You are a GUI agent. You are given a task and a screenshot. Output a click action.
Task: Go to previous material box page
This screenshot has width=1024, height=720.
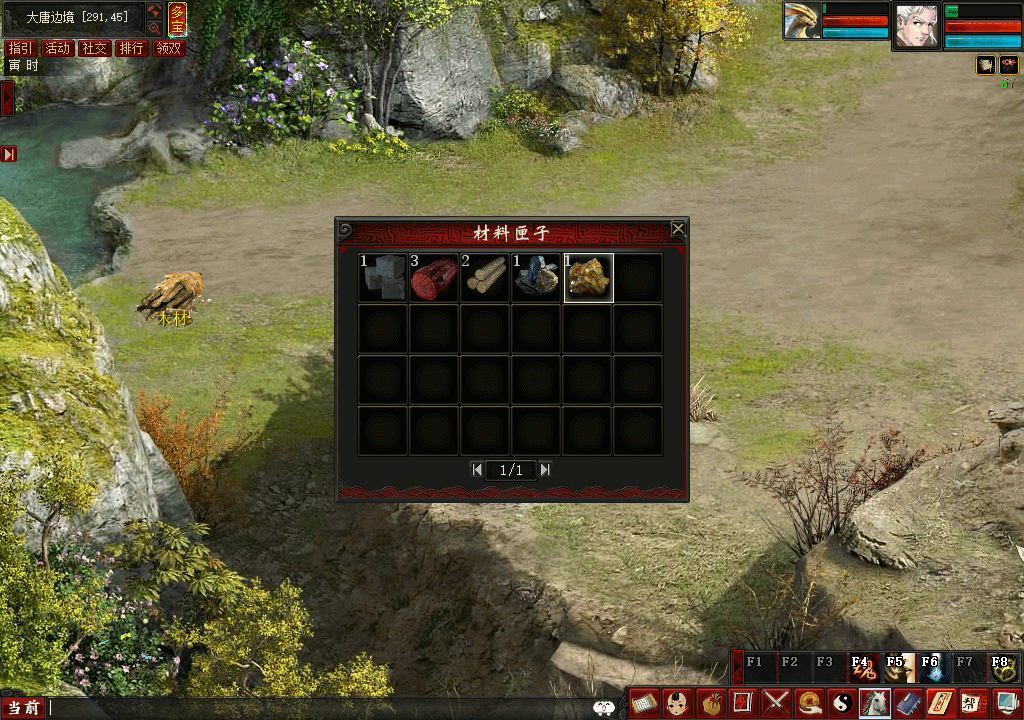click(477, 469)
